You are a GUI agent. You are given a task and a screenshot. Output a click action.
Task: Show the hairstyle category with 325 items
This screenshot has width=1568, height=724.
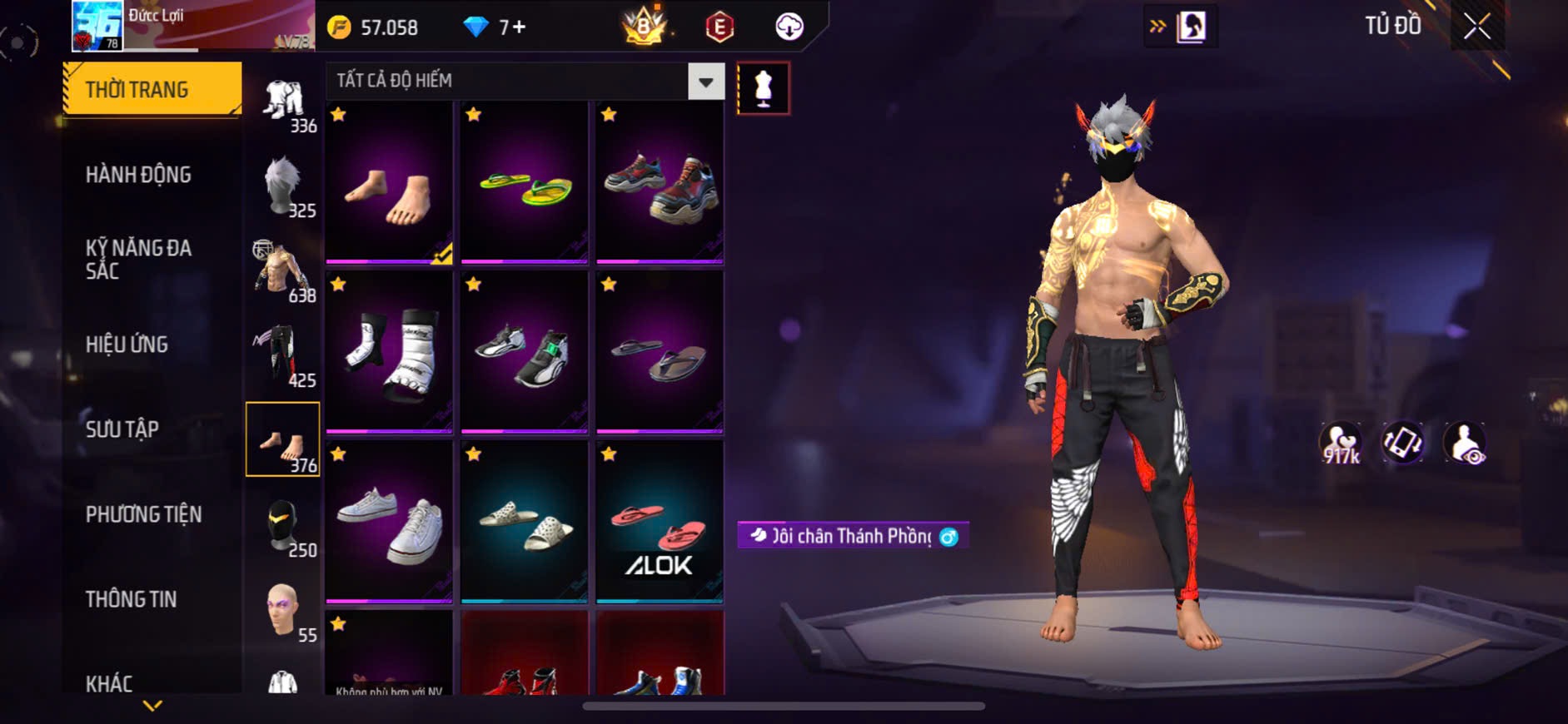(283, 186)
